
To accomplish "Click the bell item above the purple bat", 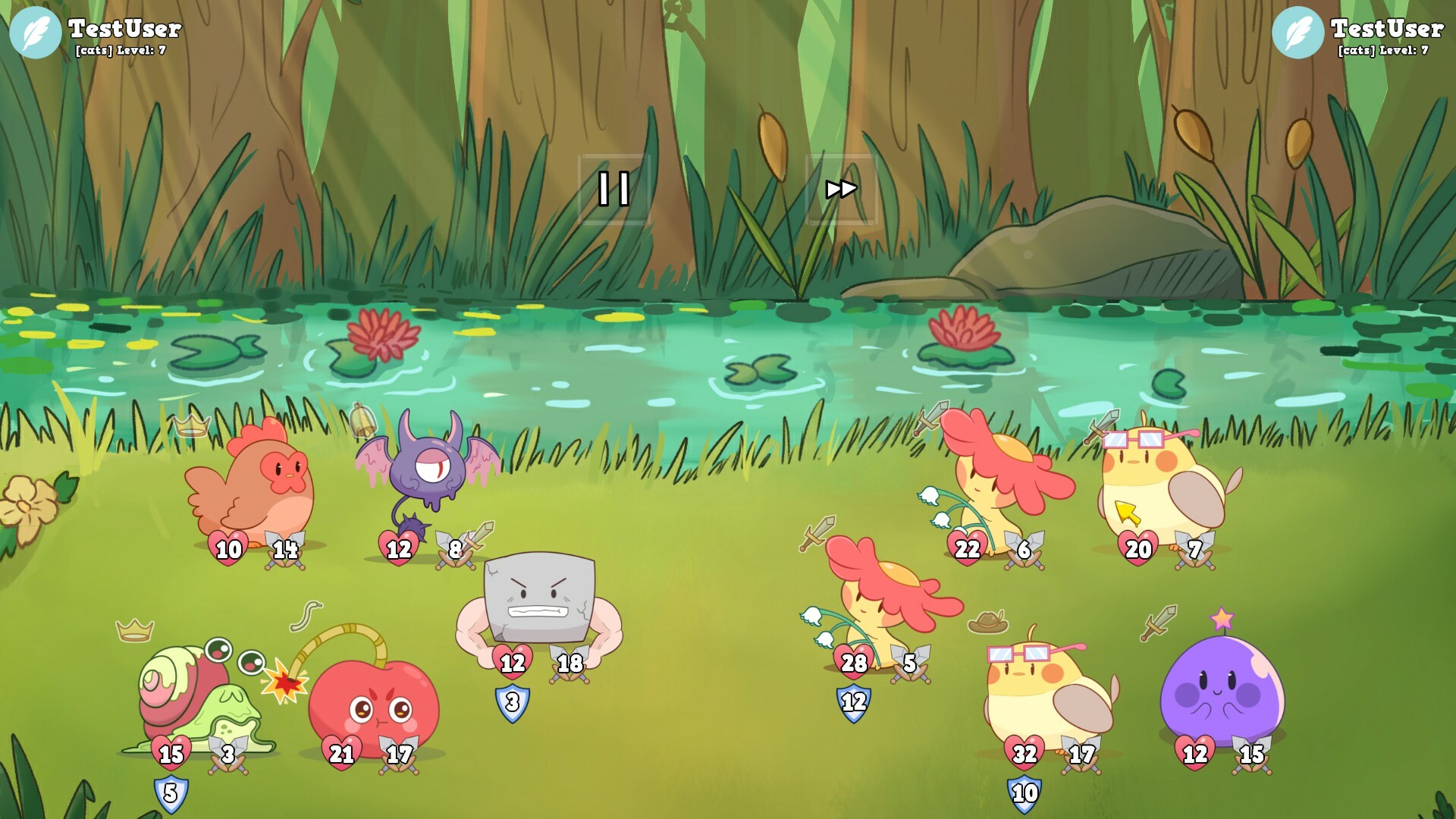I will [x=362, y=422].
